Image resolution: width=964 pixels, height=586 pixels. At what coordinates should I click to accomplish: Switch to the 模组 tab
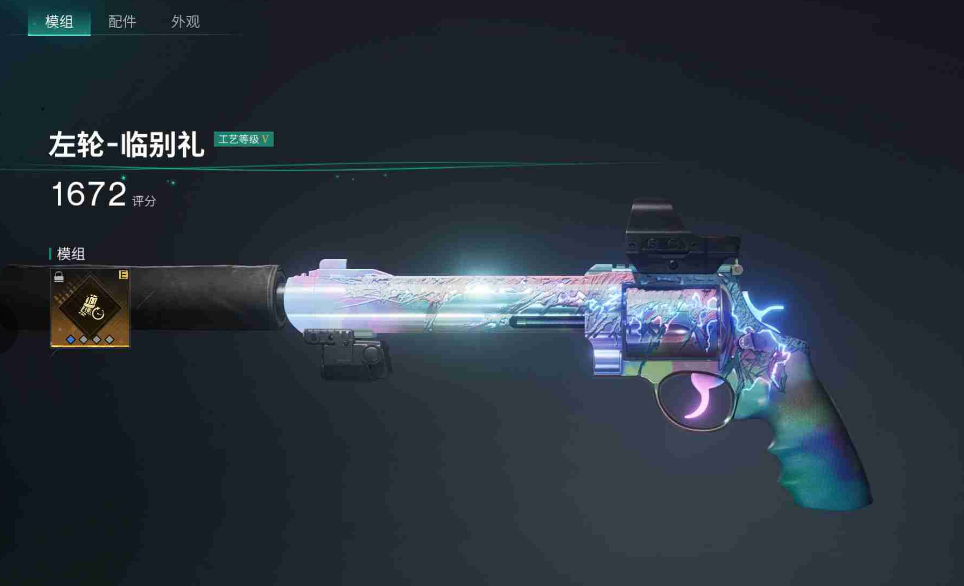(59, 21)
